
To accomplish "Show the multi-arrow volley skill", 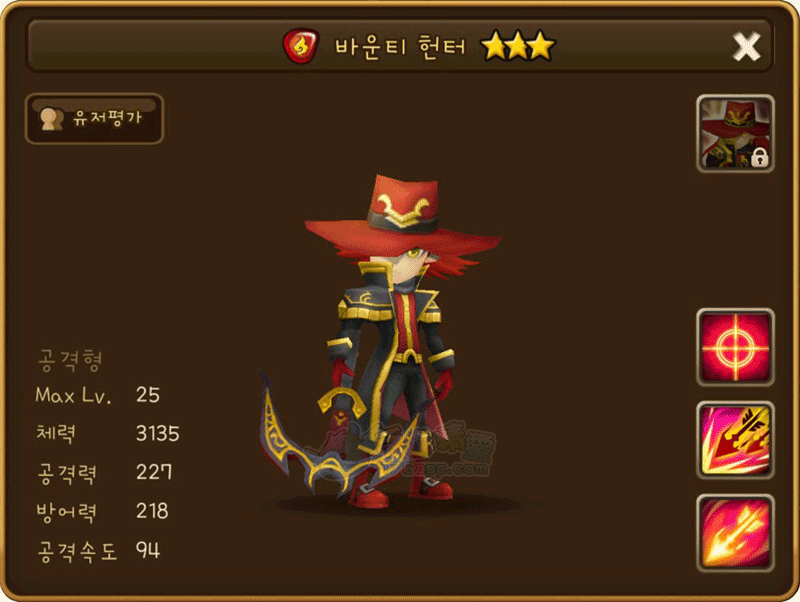I will click(735, 440).
